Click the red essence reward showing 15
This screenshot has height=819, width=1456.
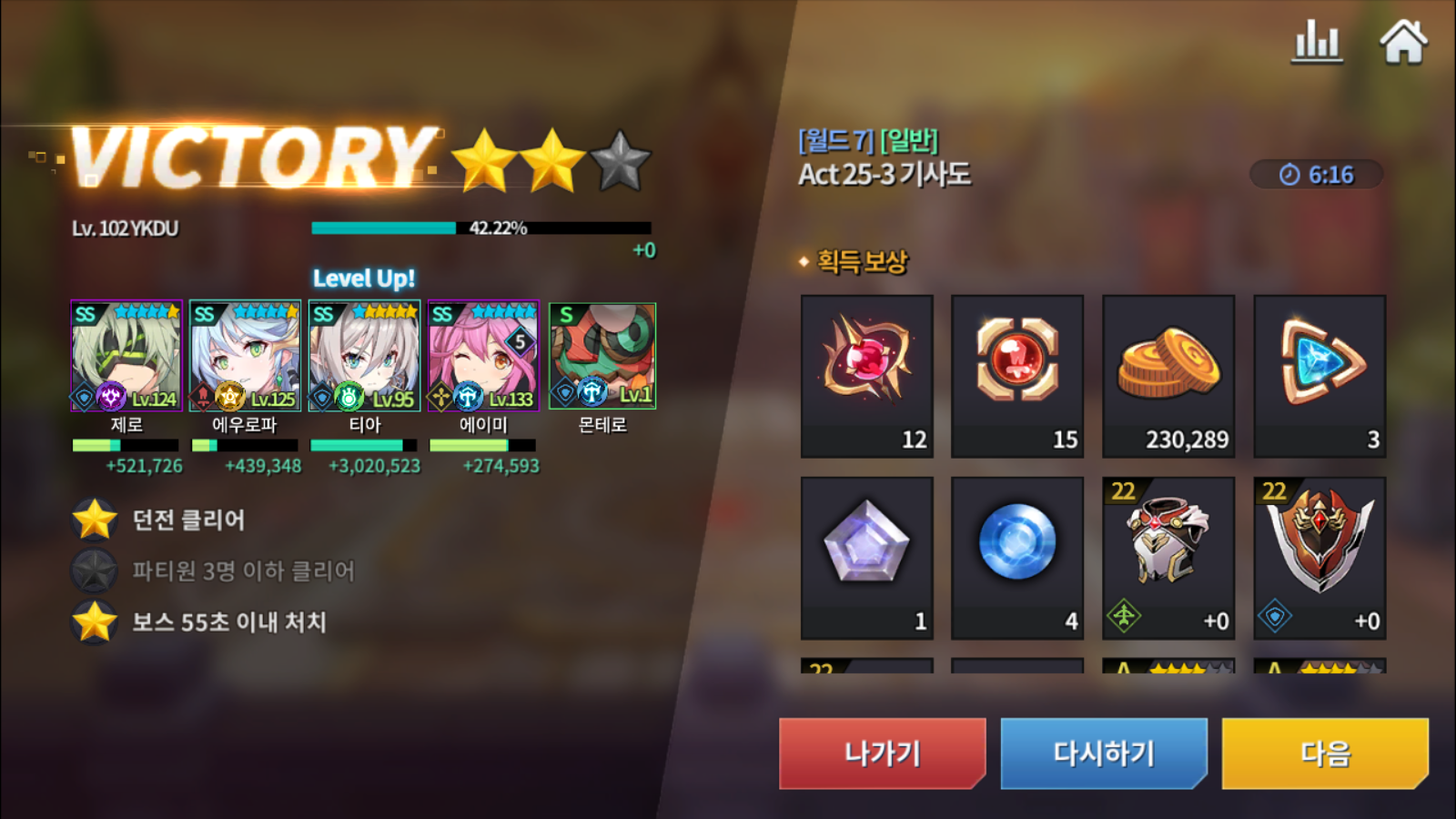pos(1016,373)
